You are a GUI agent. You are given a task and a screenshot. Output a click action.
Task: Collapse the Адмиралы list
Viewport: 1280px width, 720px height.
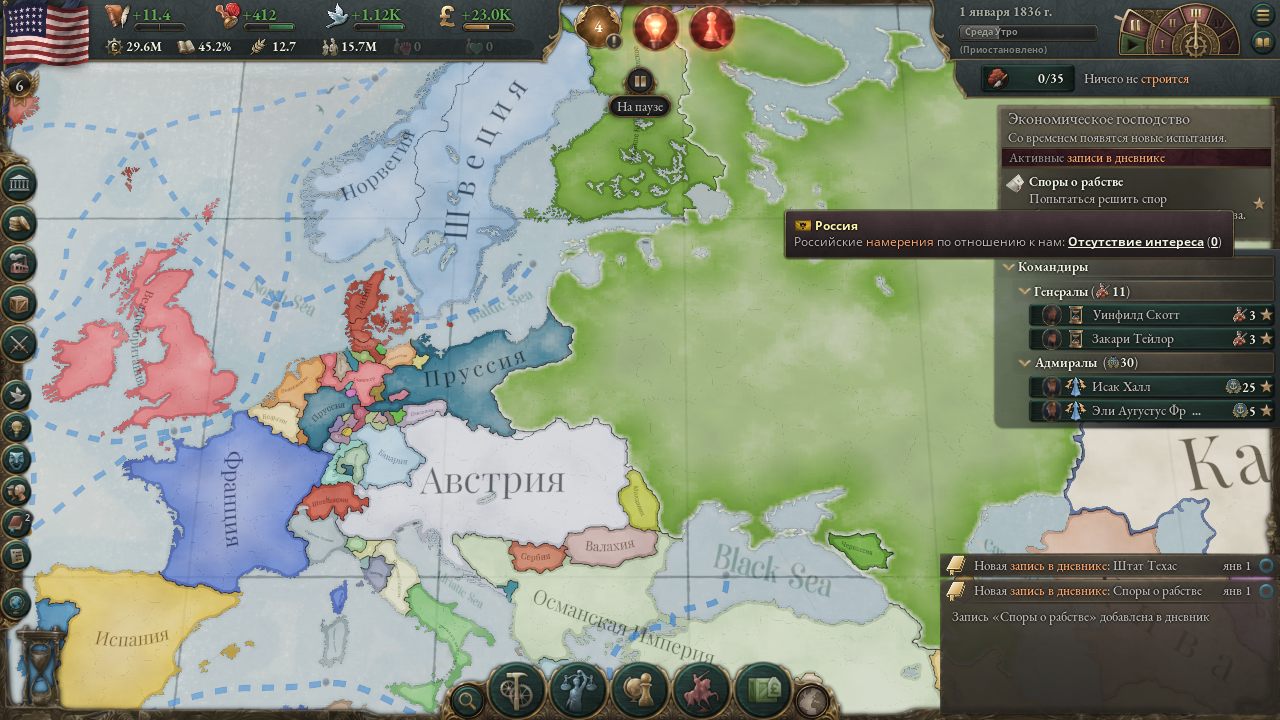[x=1023, y=363]
